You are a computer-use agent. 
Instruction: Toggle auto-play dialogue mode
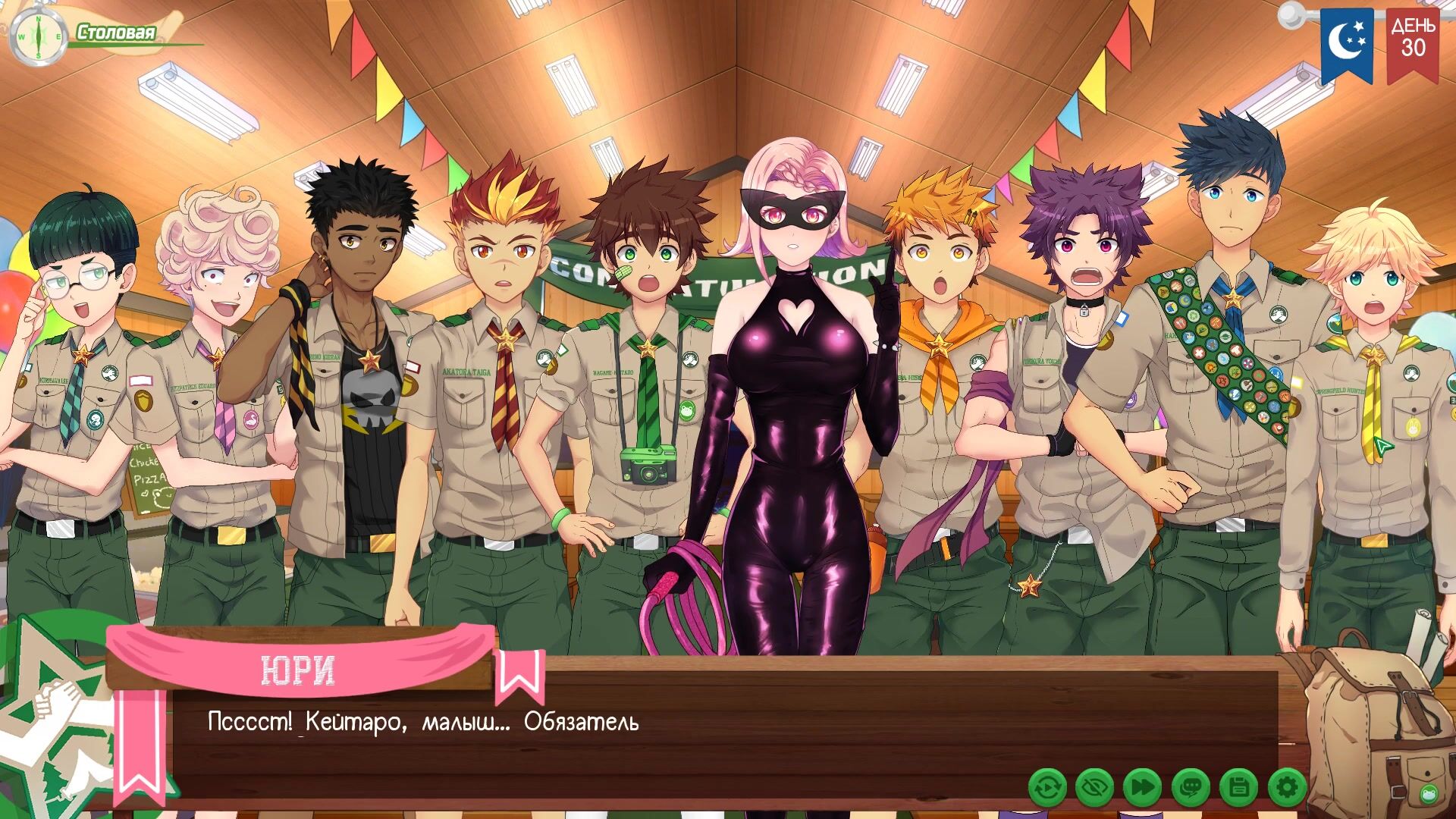pos(1047,789)
